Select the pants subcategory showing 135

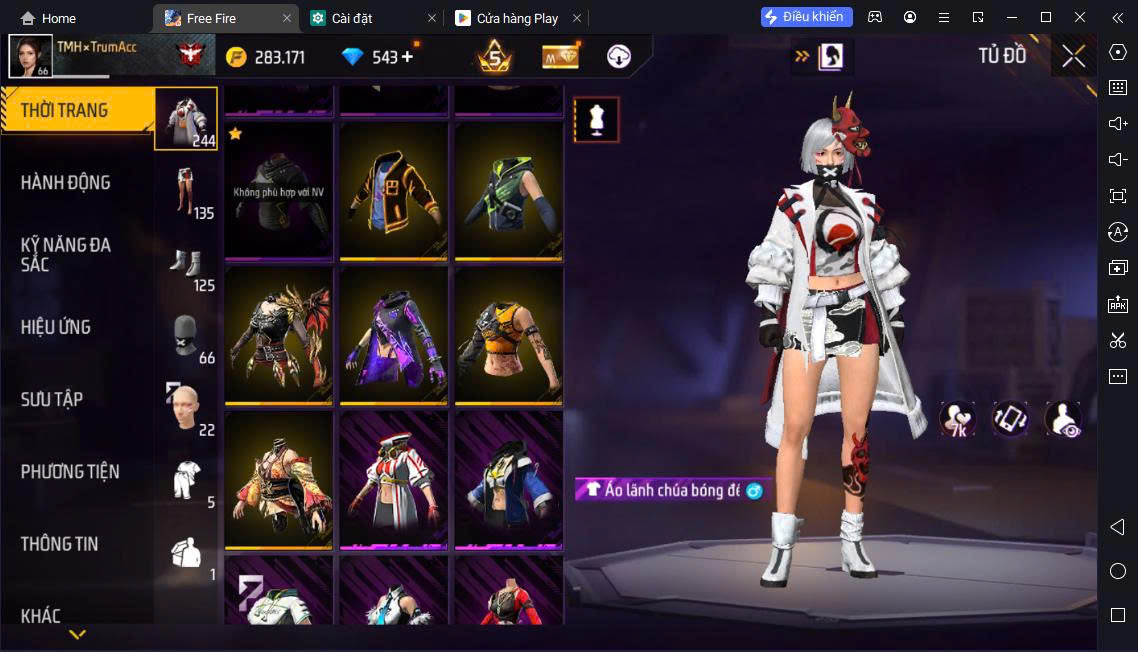click(188, 190)
